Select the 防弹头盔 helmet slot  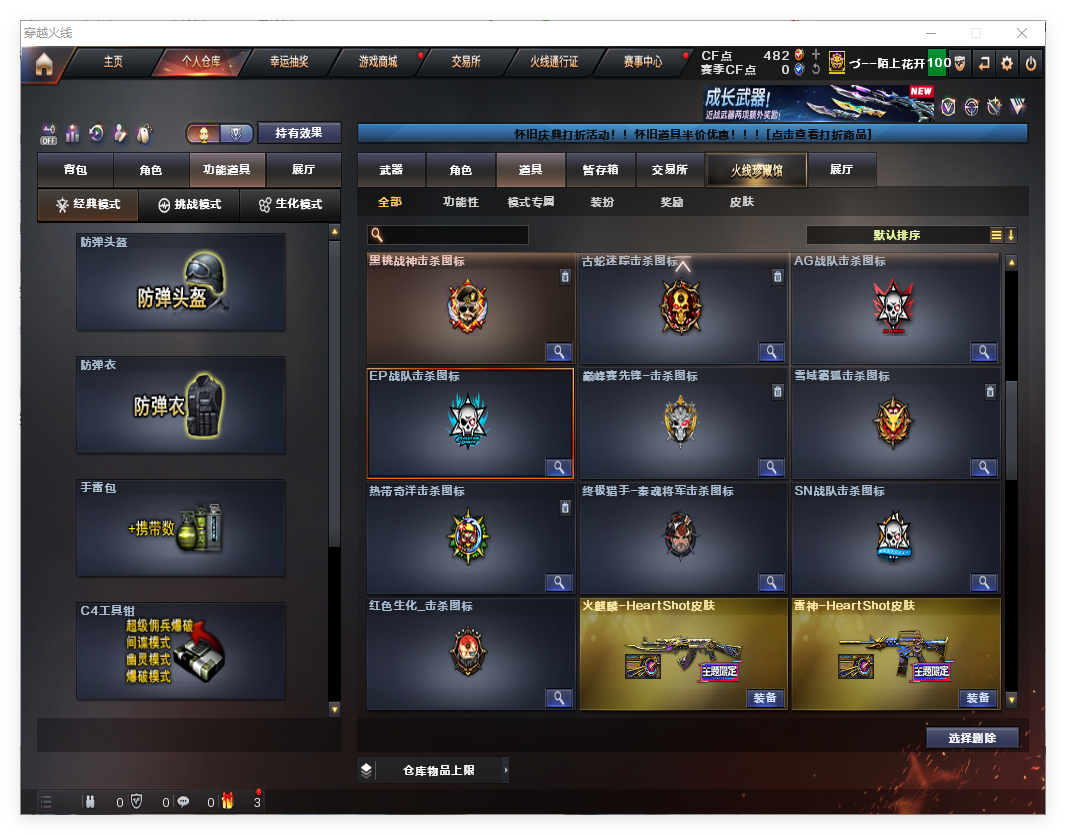(x=181, y=283)
